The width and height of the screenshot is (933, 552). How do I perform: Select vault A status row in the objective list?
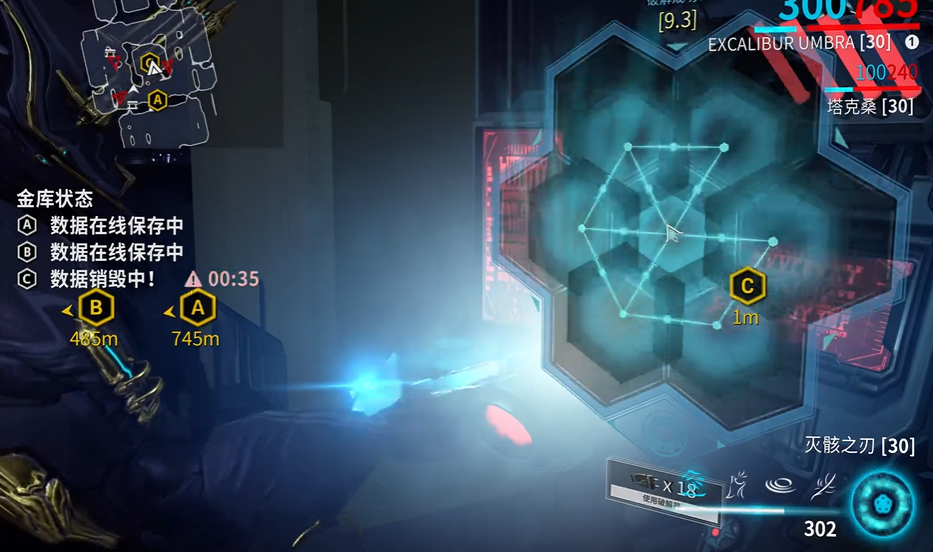point(102,226)
